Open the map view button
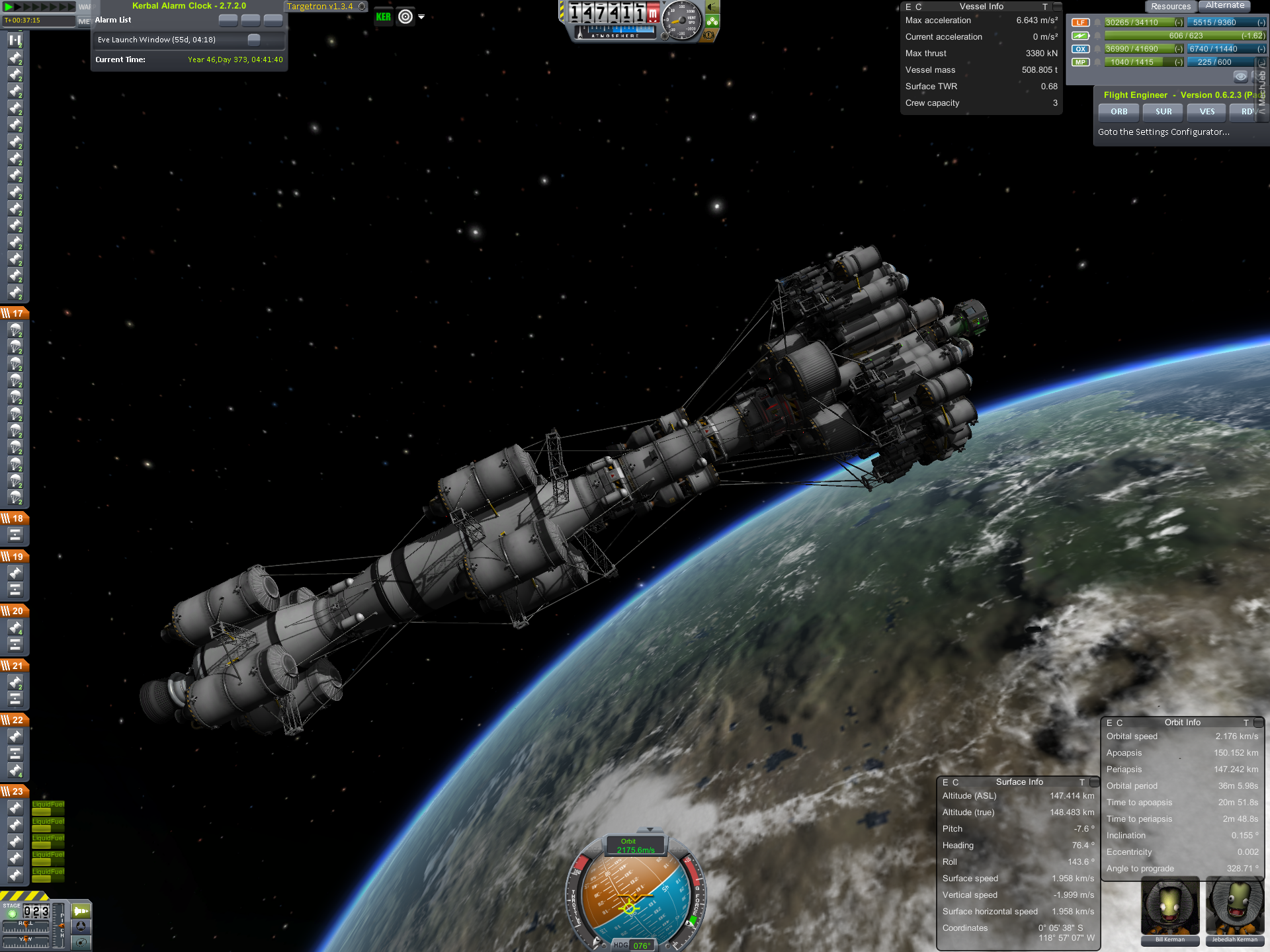Screen dimensions: 1270x952 [x=81, y=942]
